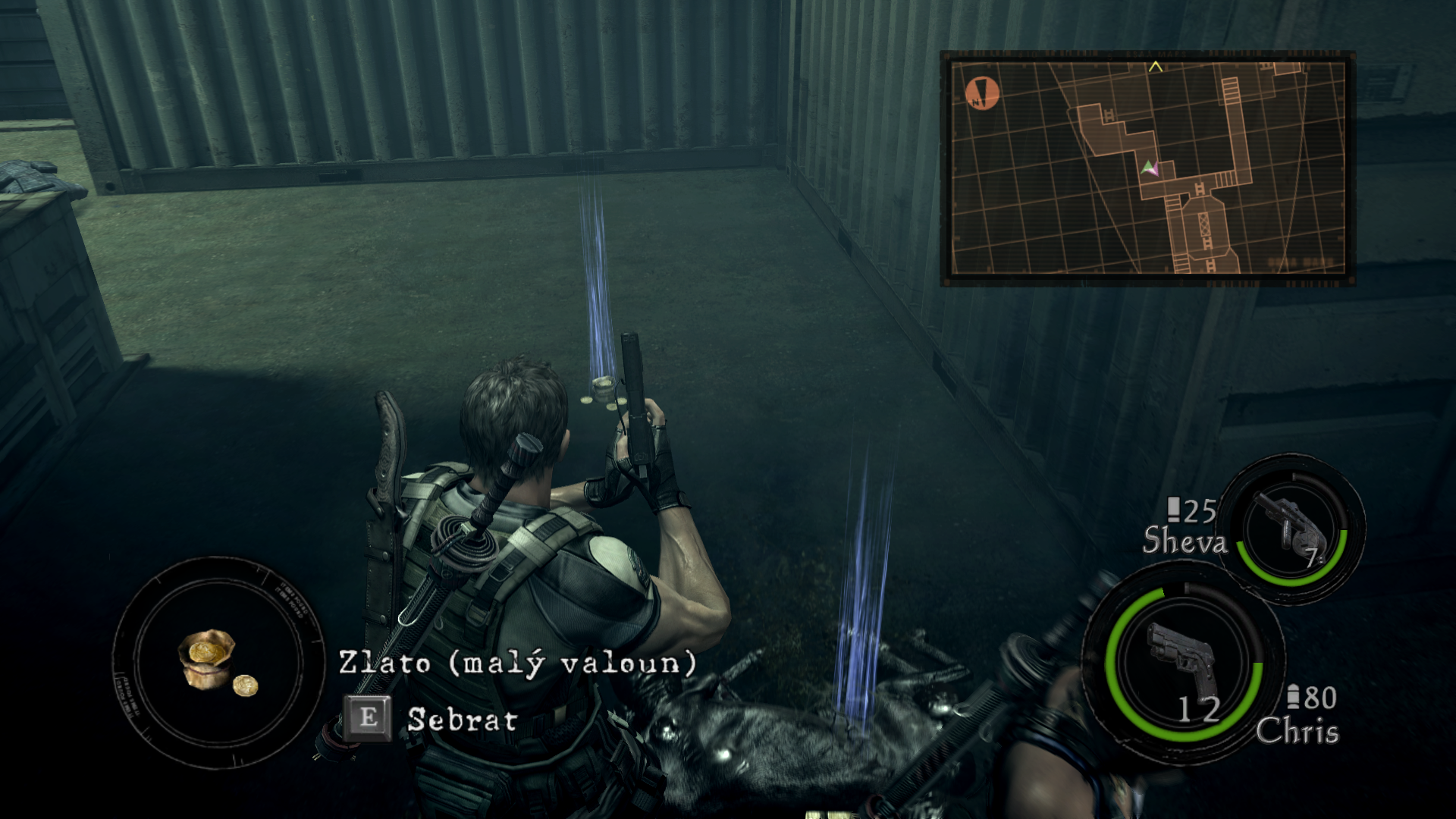The width and height of the screenshot is (1456, 819).
Task: Click the compass icon on the minimap
Action: coord(982,94)
